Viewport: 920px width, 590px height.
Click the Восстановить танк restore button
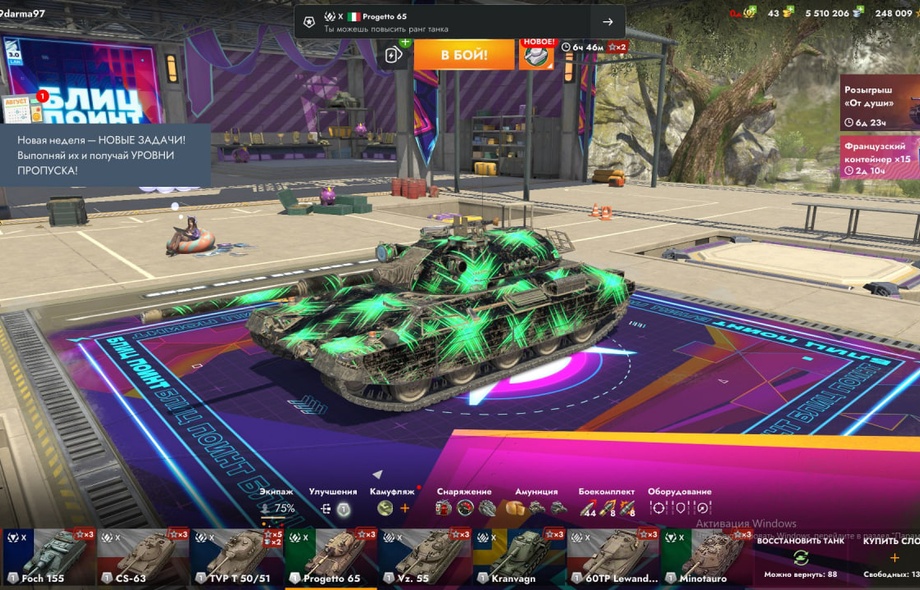[800, 556]
